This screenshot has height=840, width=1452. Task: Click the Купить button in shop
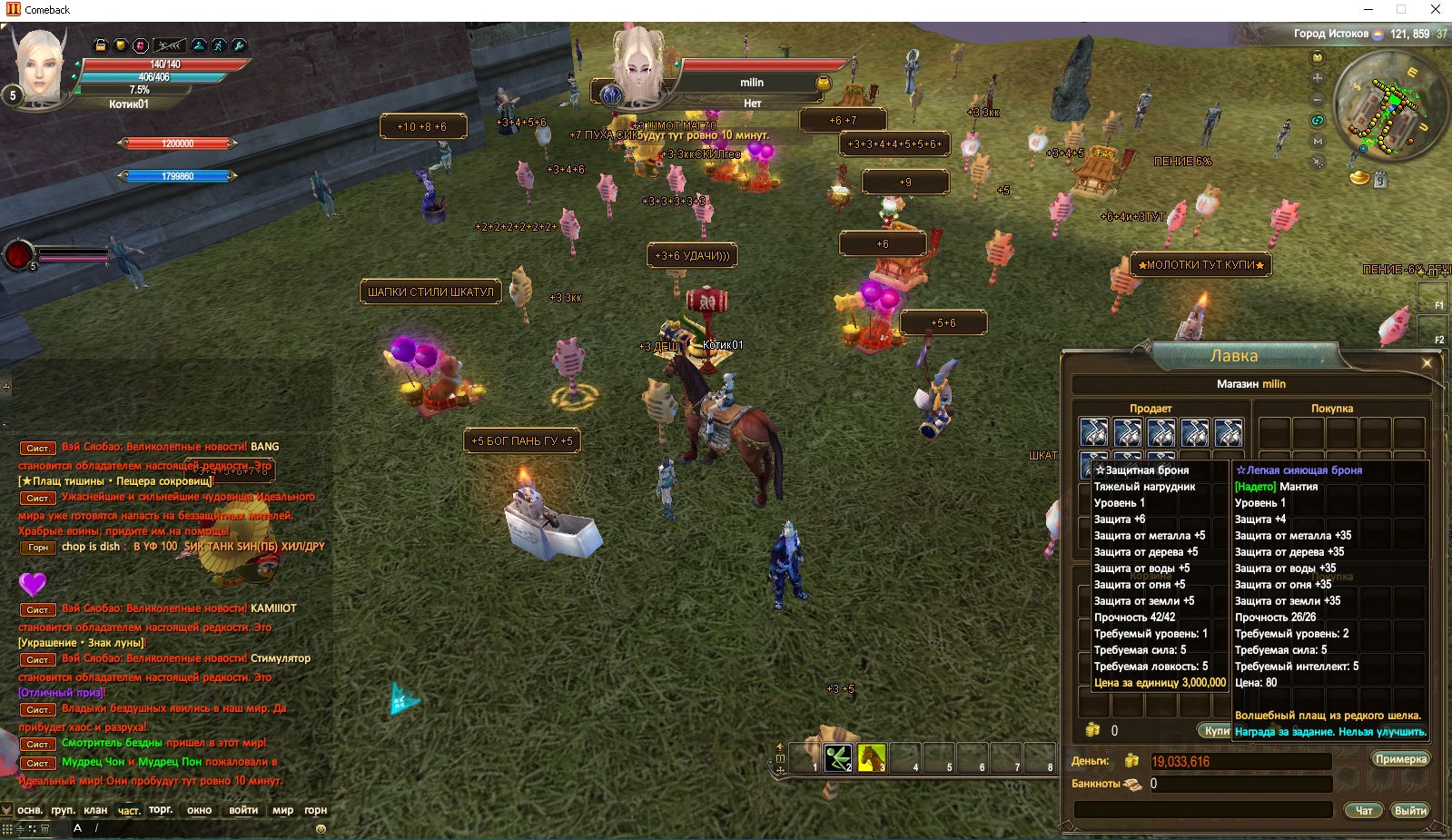point(1215,731)
